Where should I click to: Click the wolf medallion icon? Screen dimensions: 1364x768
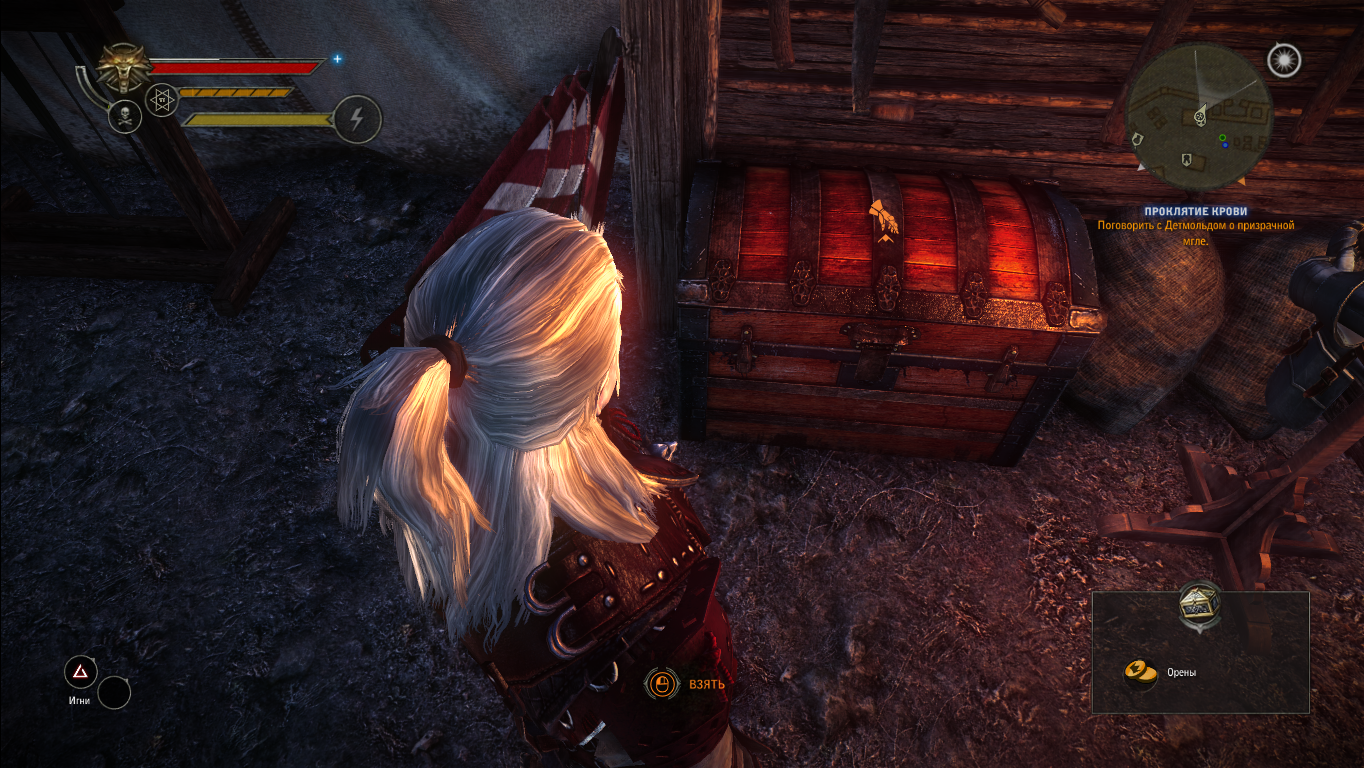(124, 68)
